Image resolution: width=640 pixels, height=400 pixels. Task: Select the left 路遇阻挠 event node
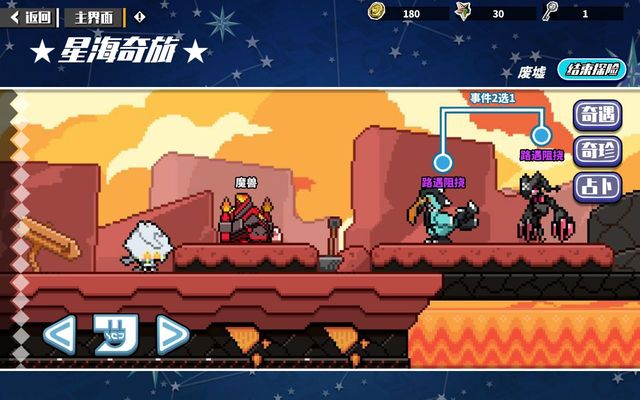pyautogui.click(x=443, y=162)
